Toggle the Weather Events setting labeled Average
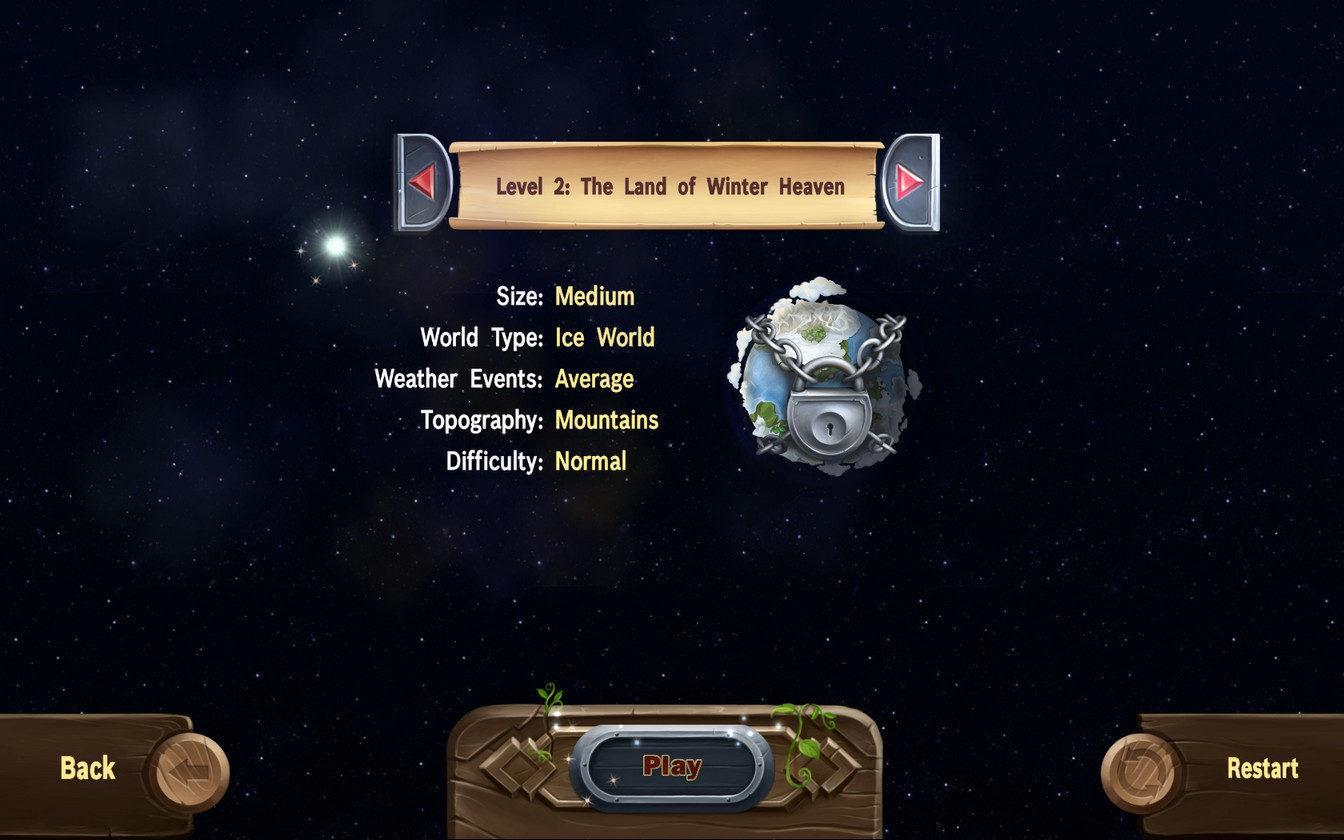This screenshot has height=840, width=1344. pyautogui.click(x=595, y=378)
